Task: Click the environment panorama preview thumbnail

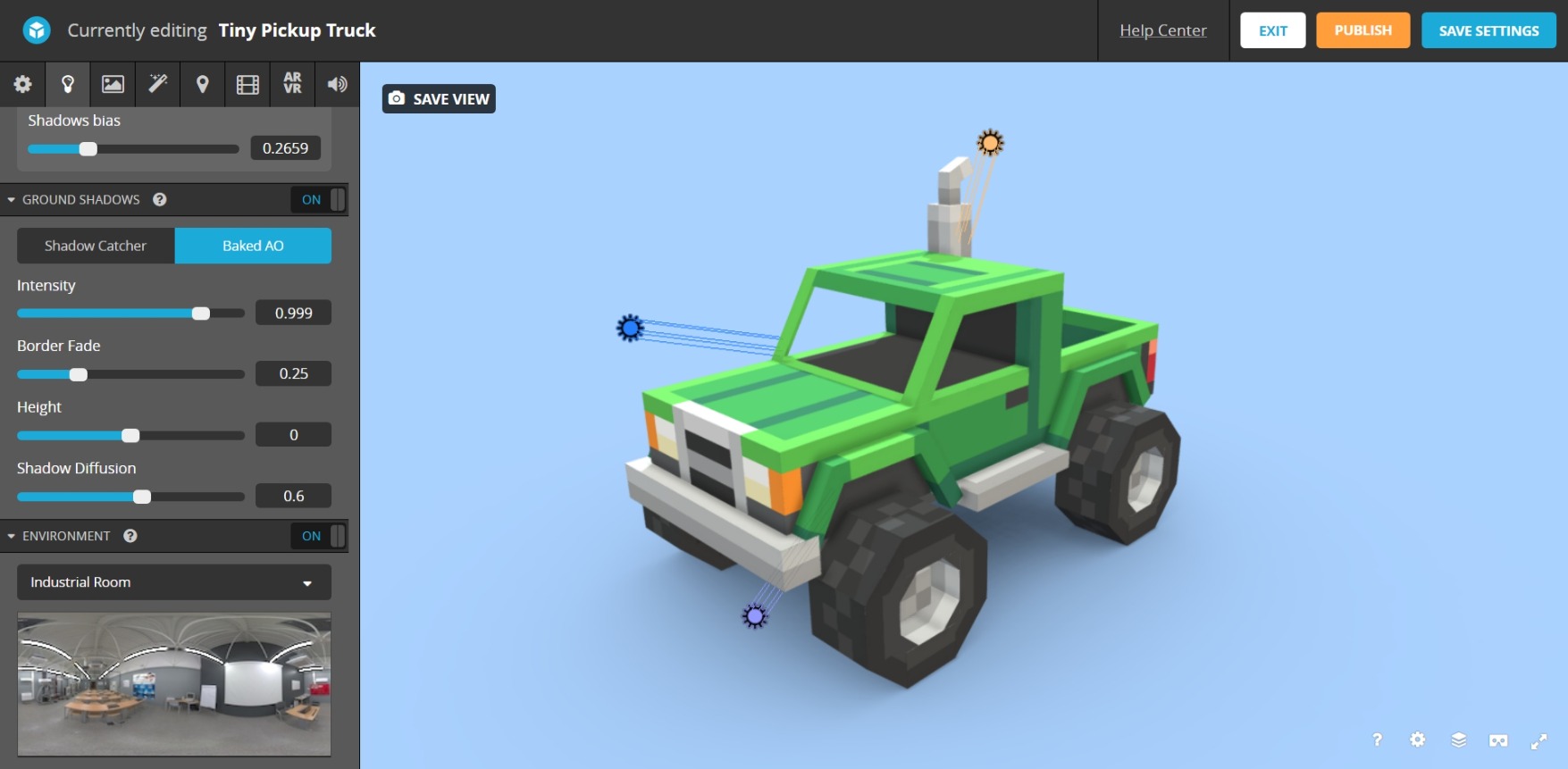Action: [173, 683]
